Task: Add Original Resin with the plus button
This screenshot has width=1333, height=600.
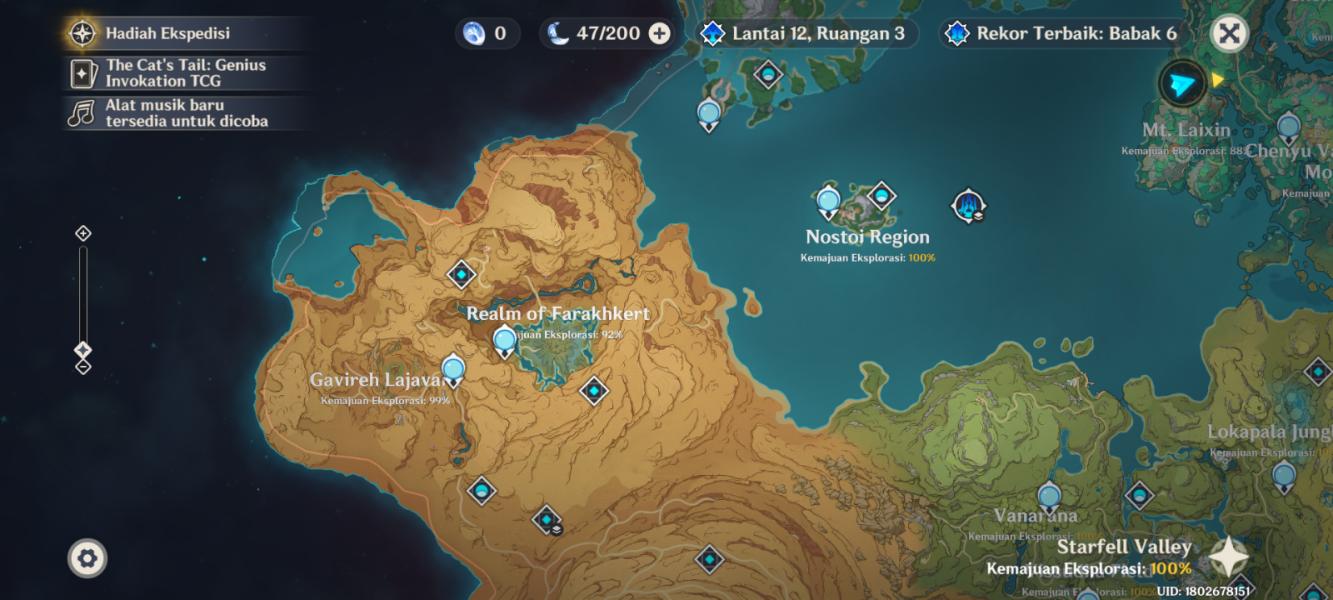Action: coord(659,33)
